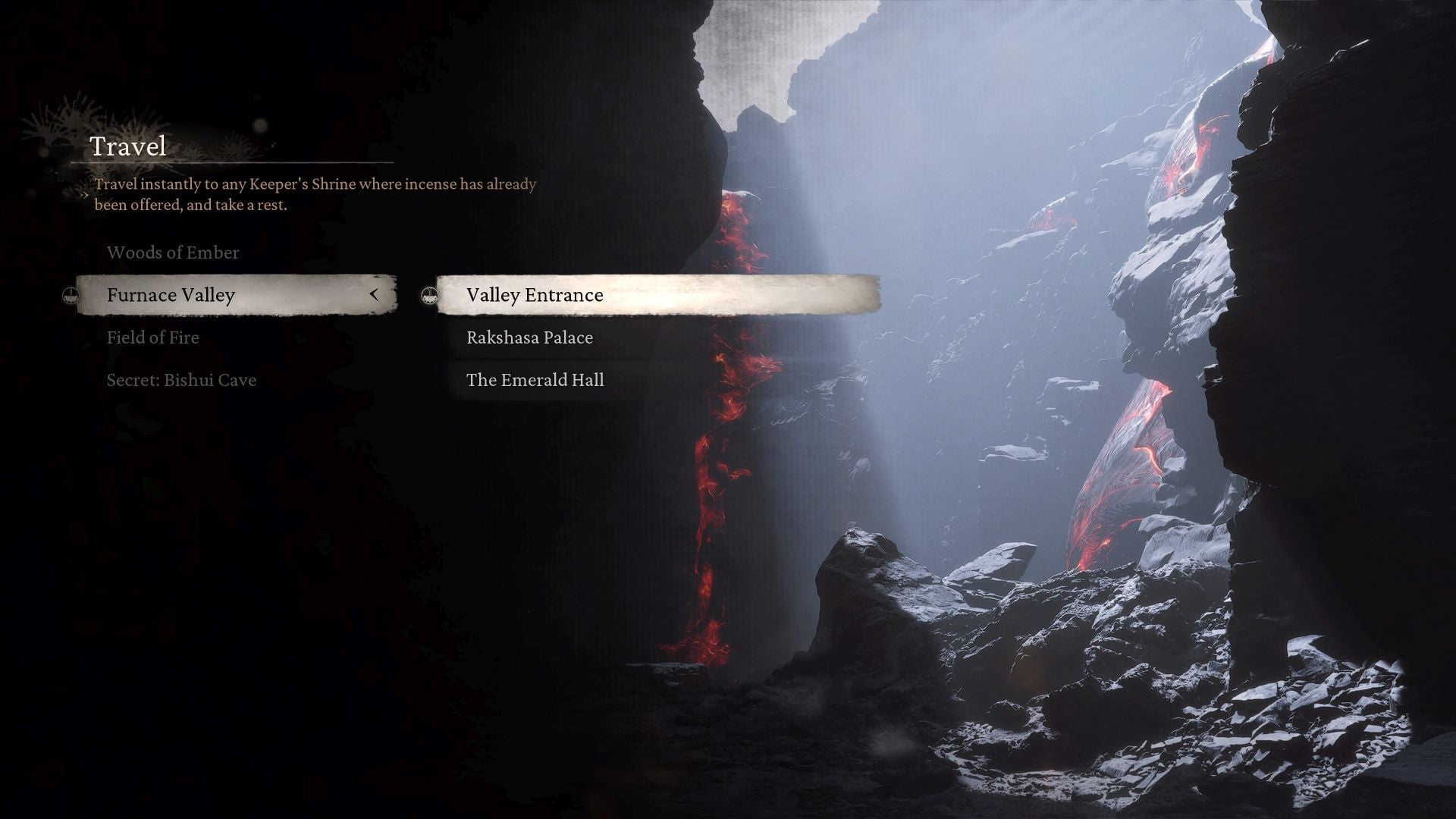Screen dimensions: 1456x819
Task: Click the underline divider beneath the Travel title
Action: (231, 163)
